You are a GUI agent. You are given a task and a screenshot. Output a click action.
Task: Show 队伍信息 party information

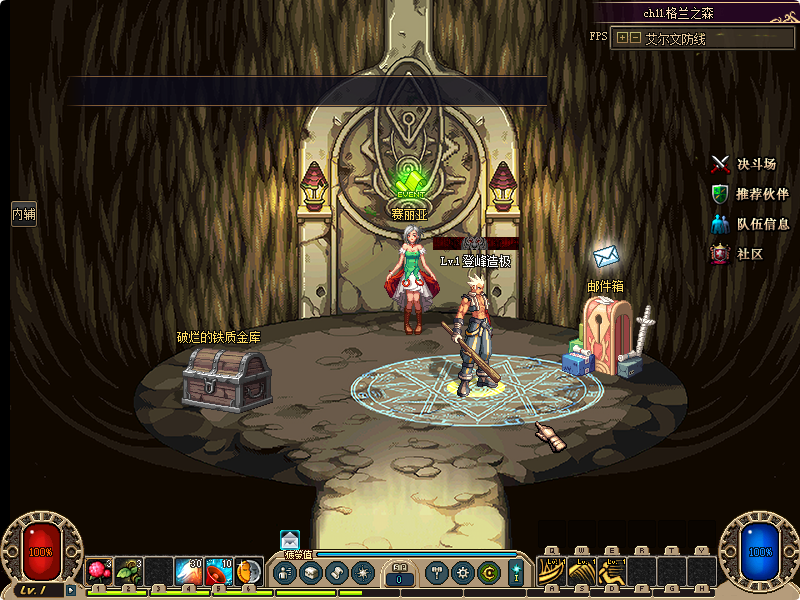[749, 224]
